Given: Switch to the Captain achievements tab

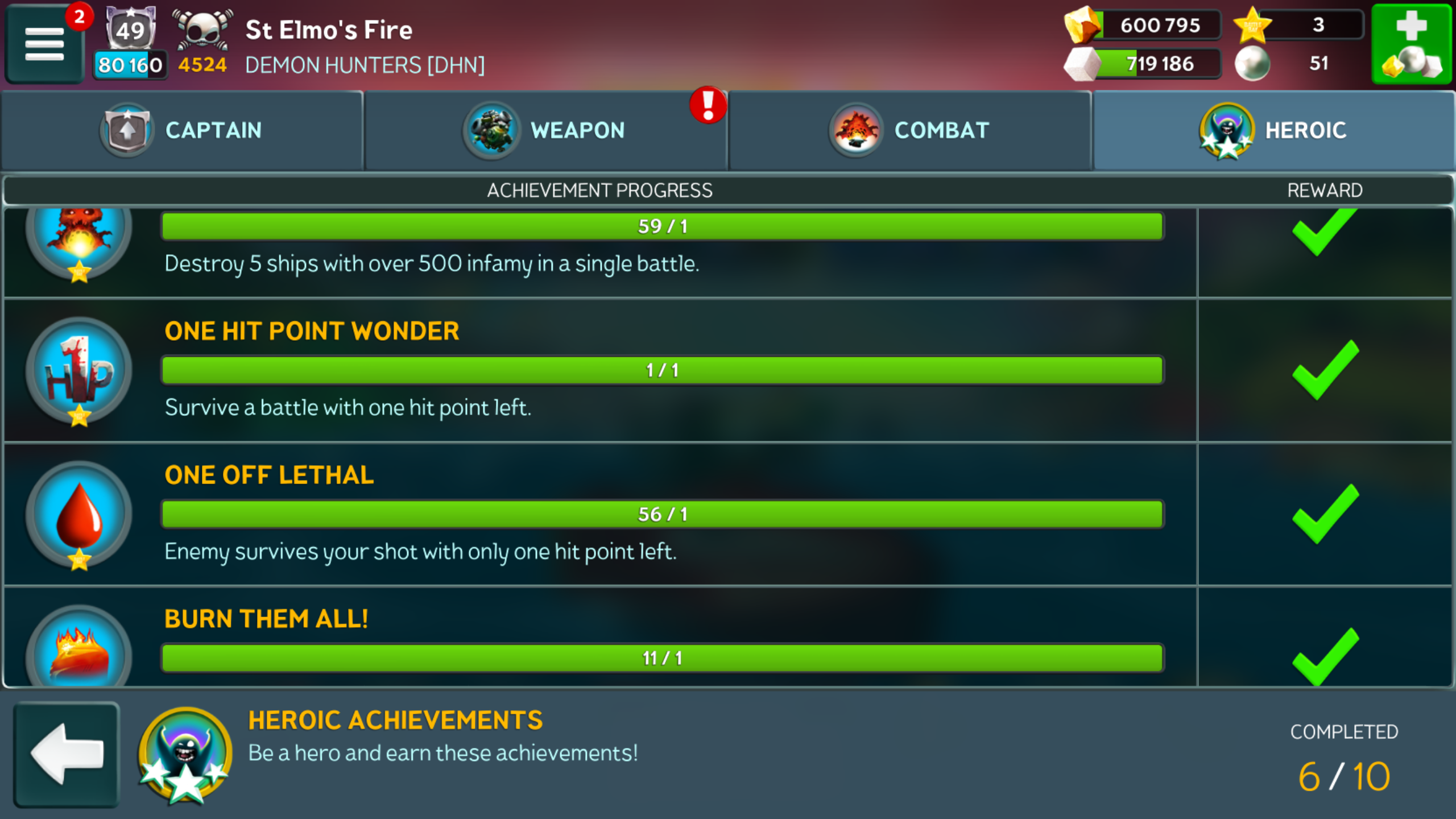Looking at the screenshot, I should point(182,130).
